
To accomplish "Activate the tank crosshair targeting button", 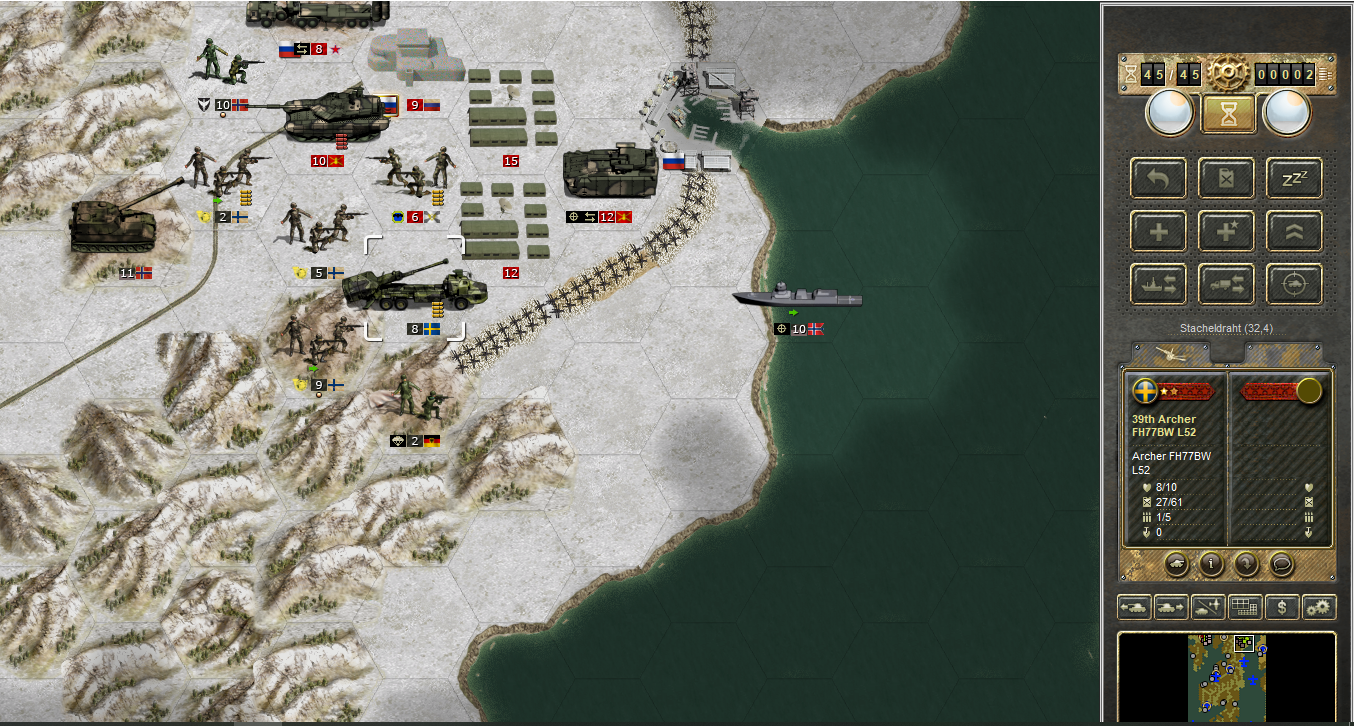I will tap(1294, 284).
